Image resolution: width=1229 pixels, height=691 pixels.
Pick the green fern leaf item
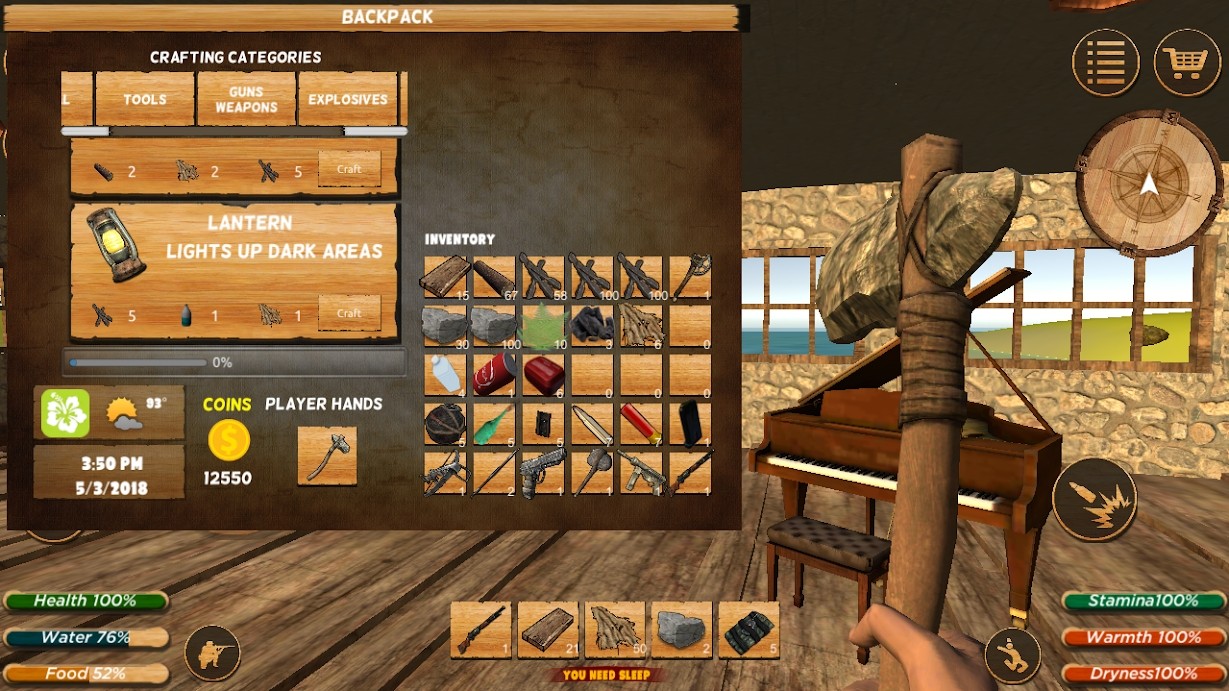click(544, 326)
